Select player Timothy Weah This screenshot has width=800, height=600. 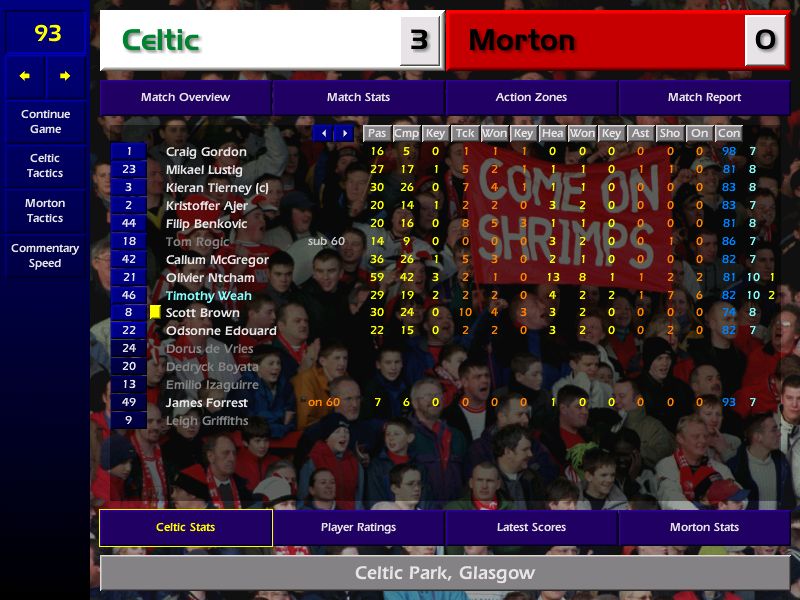[208, 296]
